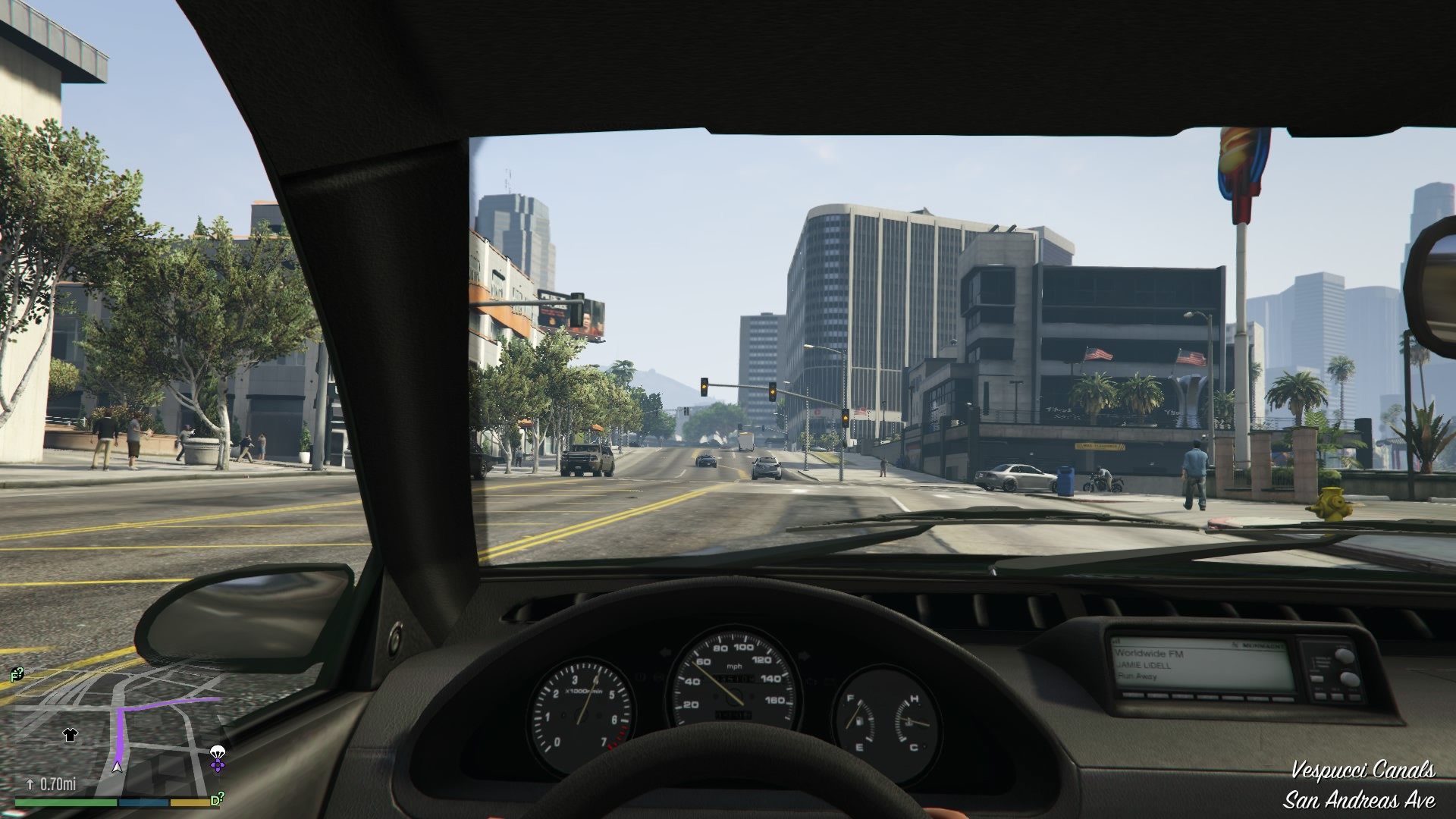
Task: Click the green health bar under the minimap
Action: coord(65,802)
